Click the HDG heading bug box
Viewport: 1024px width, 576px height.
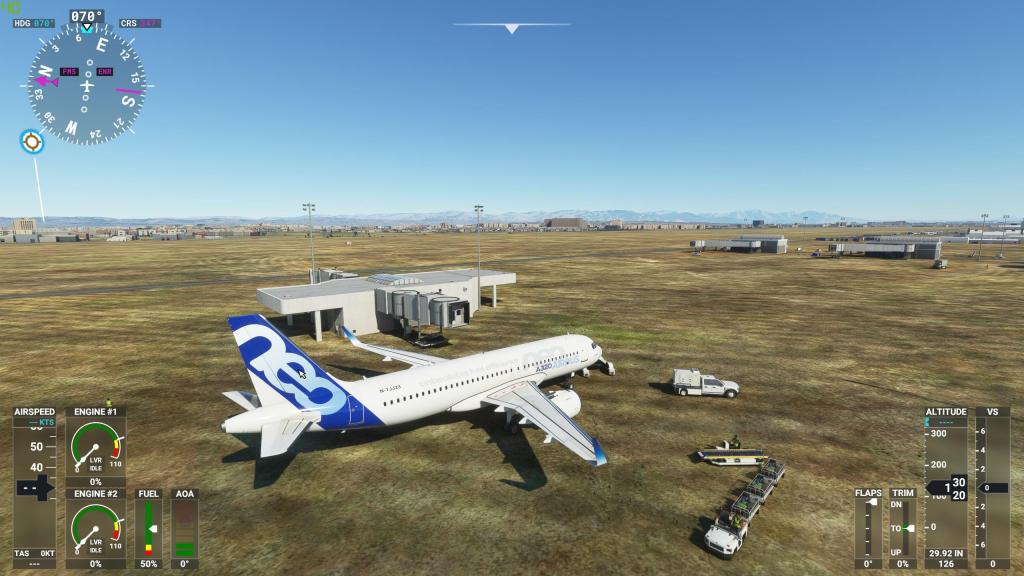tap(35, 23)
